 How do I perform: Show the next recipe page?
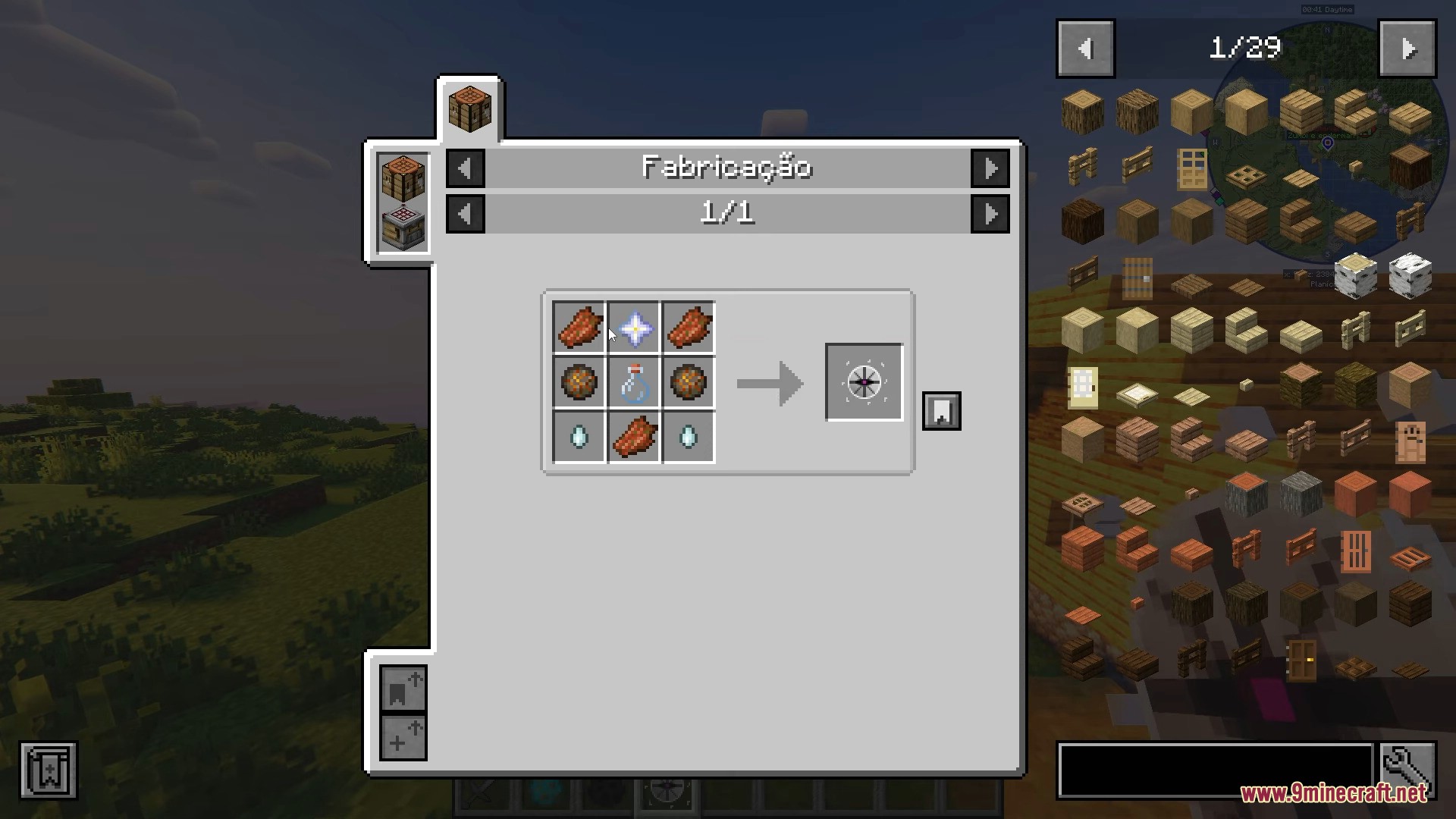(990, 214)
